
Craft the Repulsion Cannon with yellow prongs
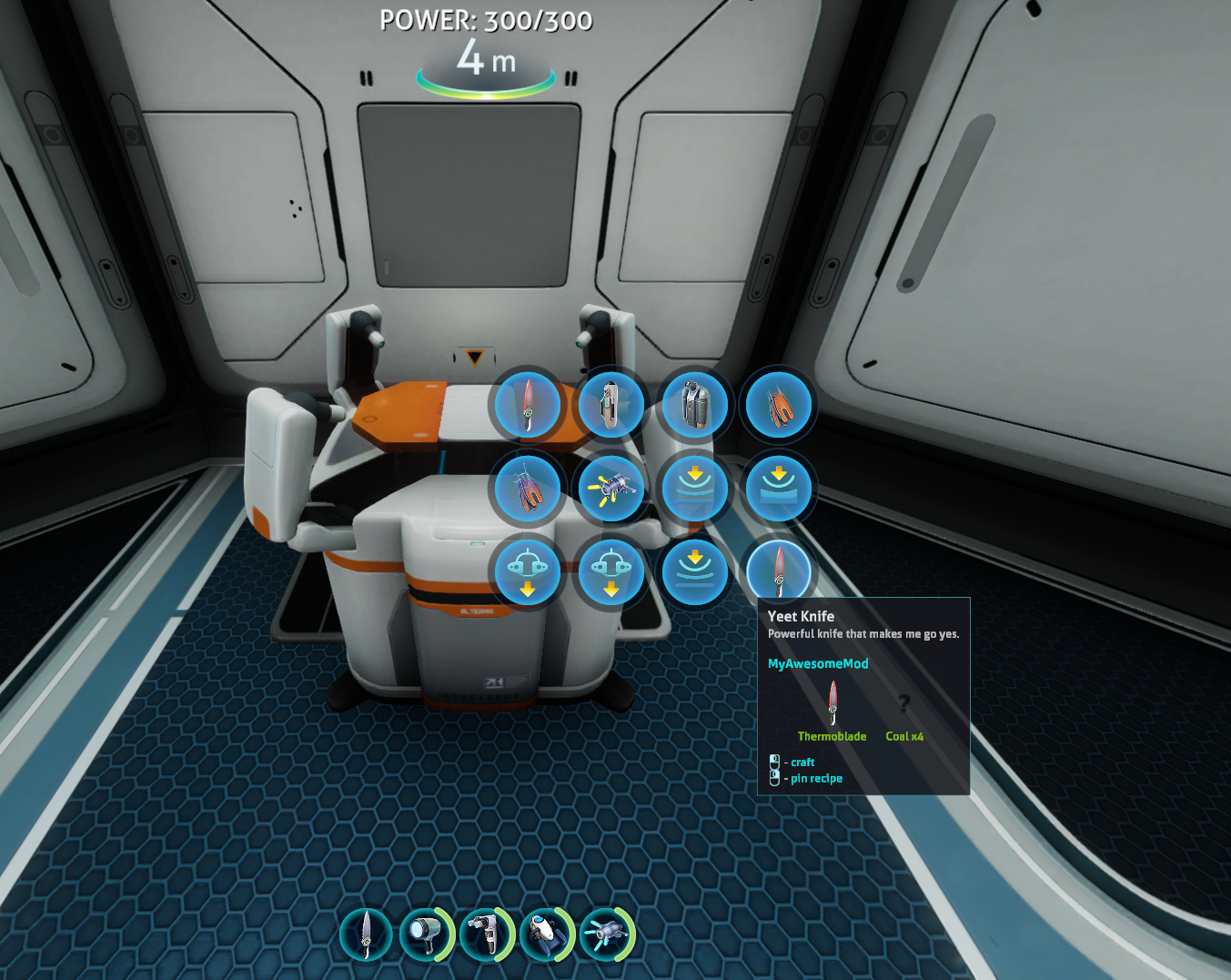tap(610, 489)
